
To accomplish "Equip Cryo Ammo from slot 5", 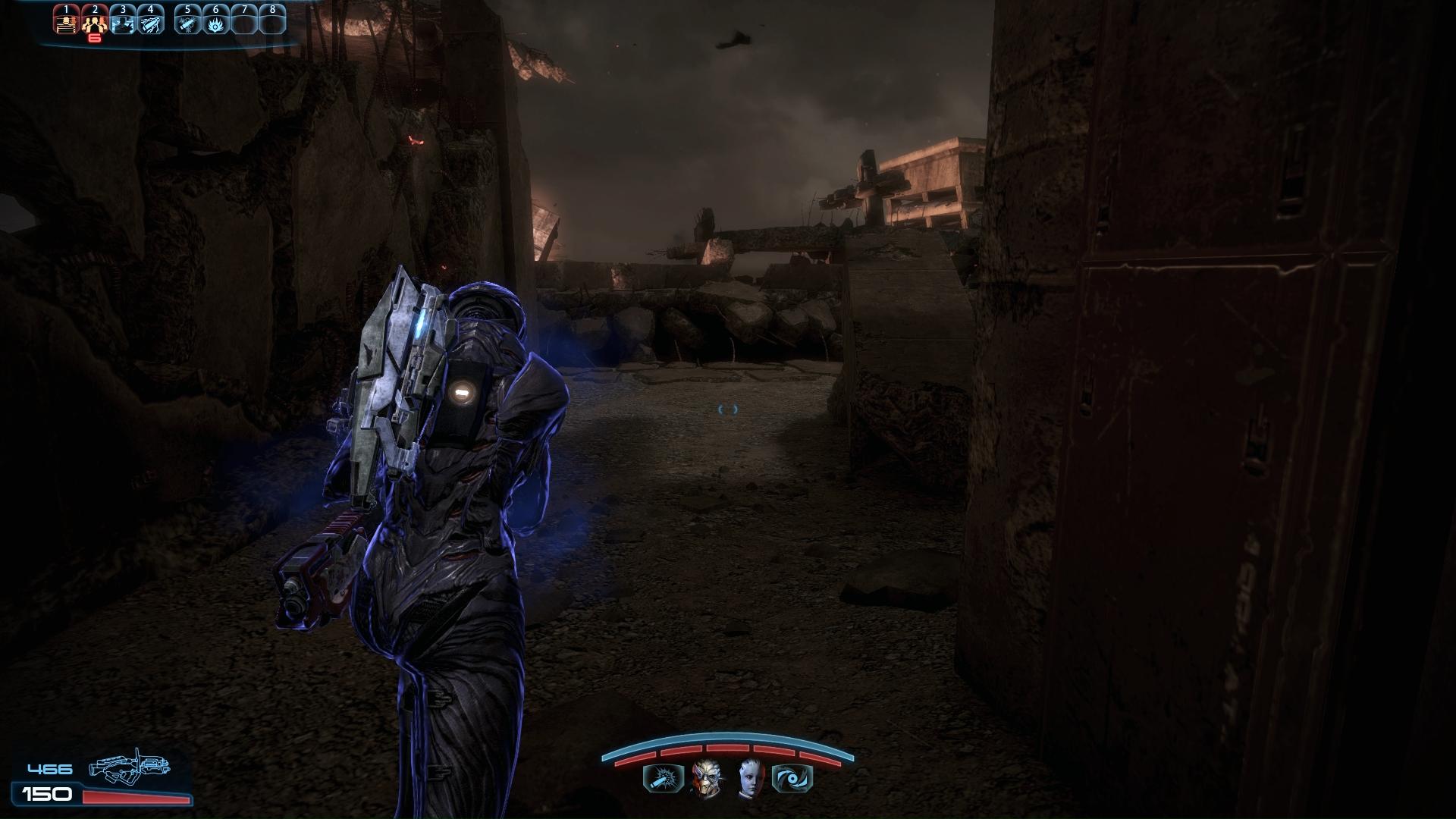I will [188, 21].
